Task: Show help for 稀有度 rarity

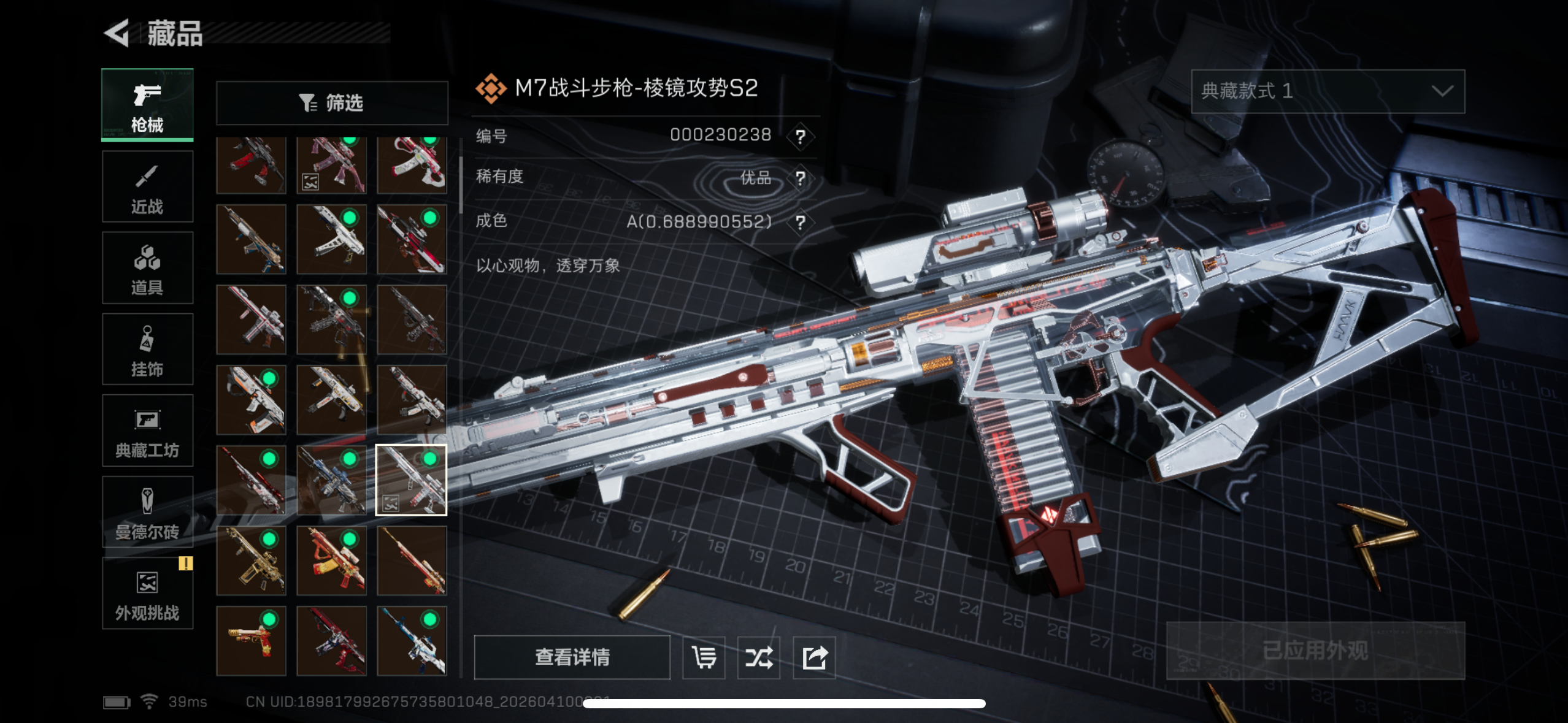Action: (x=801, y=178)
